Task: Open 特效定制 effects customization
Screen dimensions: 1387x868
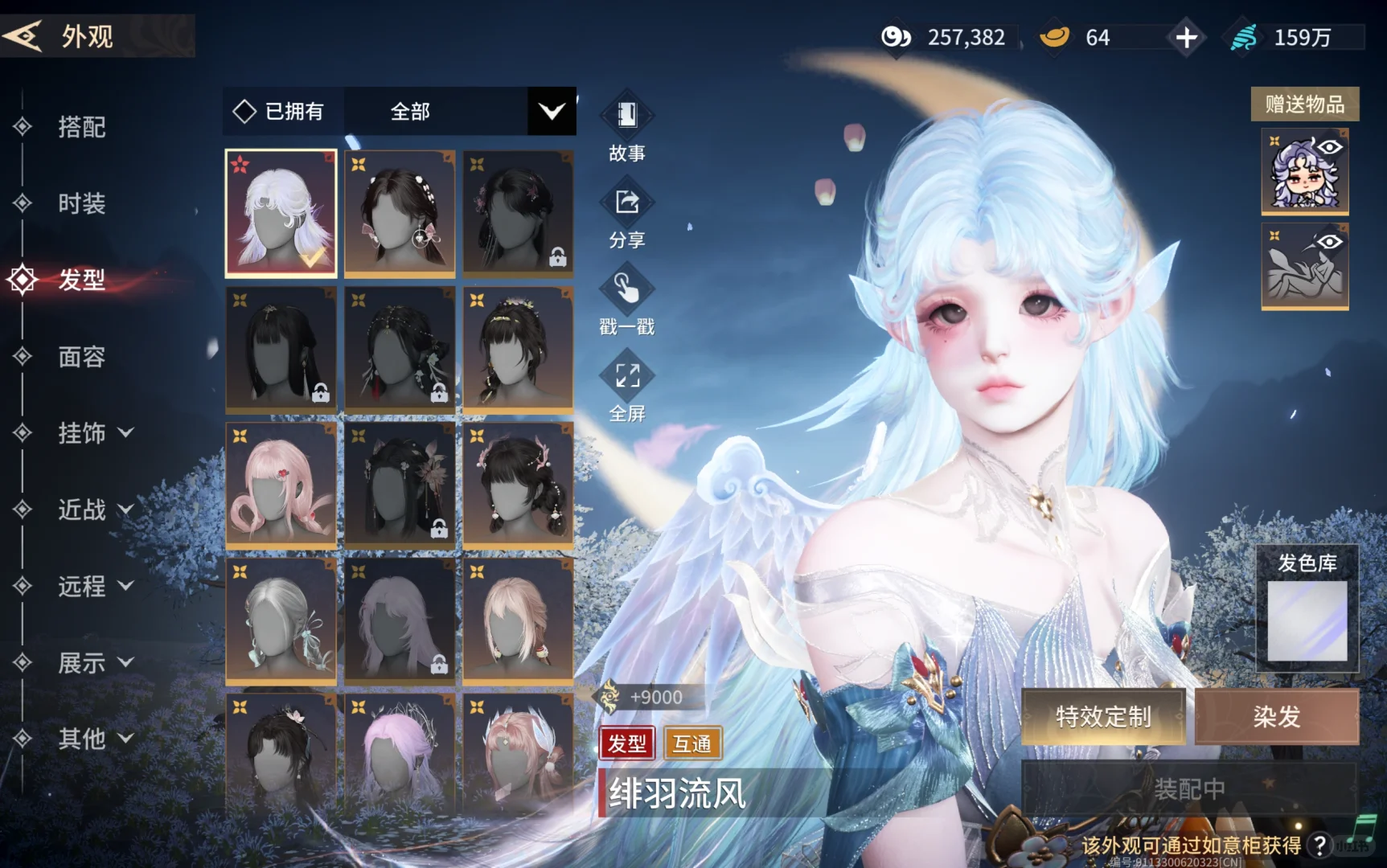Action: point(1103,715)
